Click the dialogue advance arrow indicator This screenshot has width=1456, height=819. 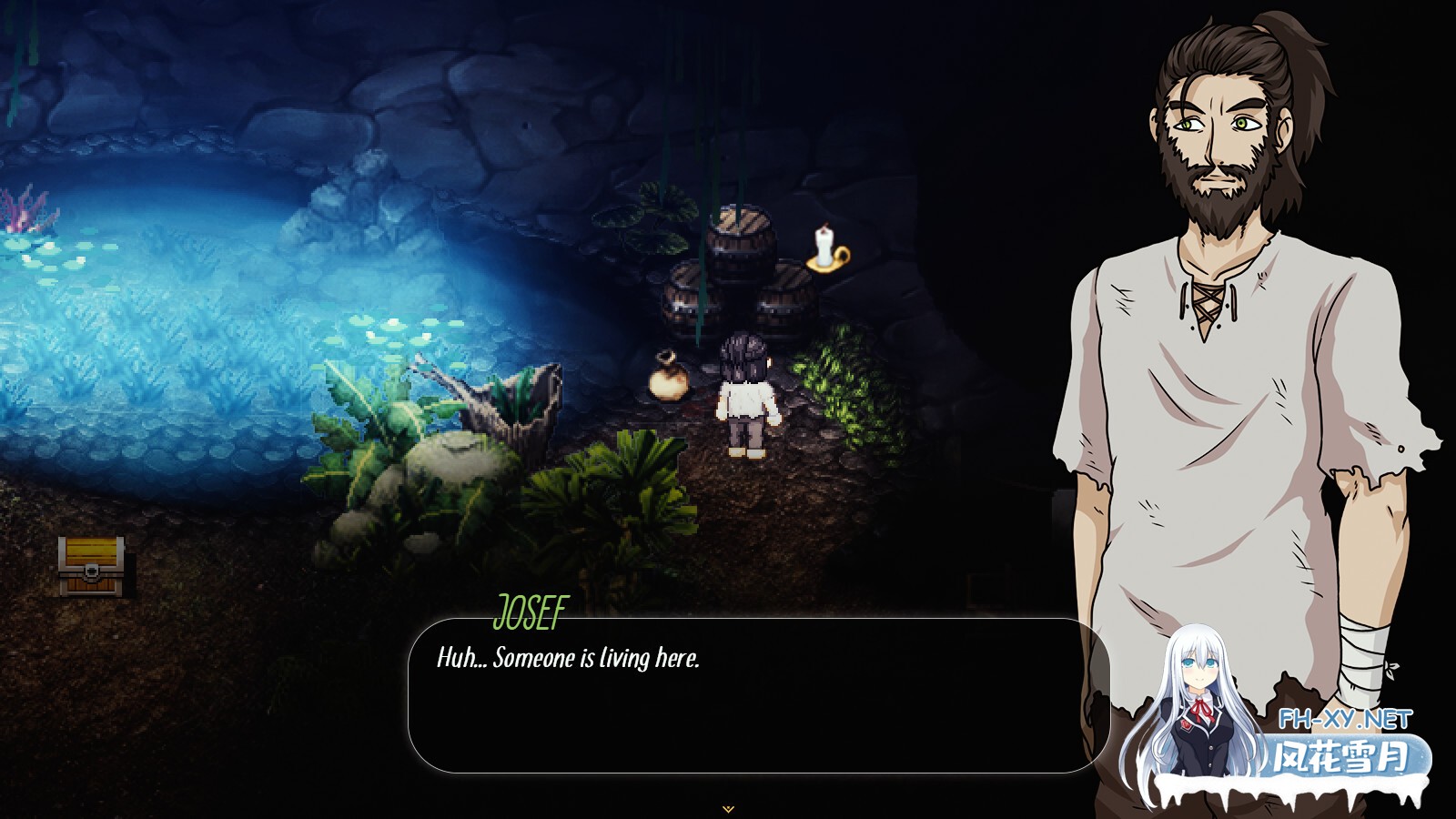pos(727,808)
